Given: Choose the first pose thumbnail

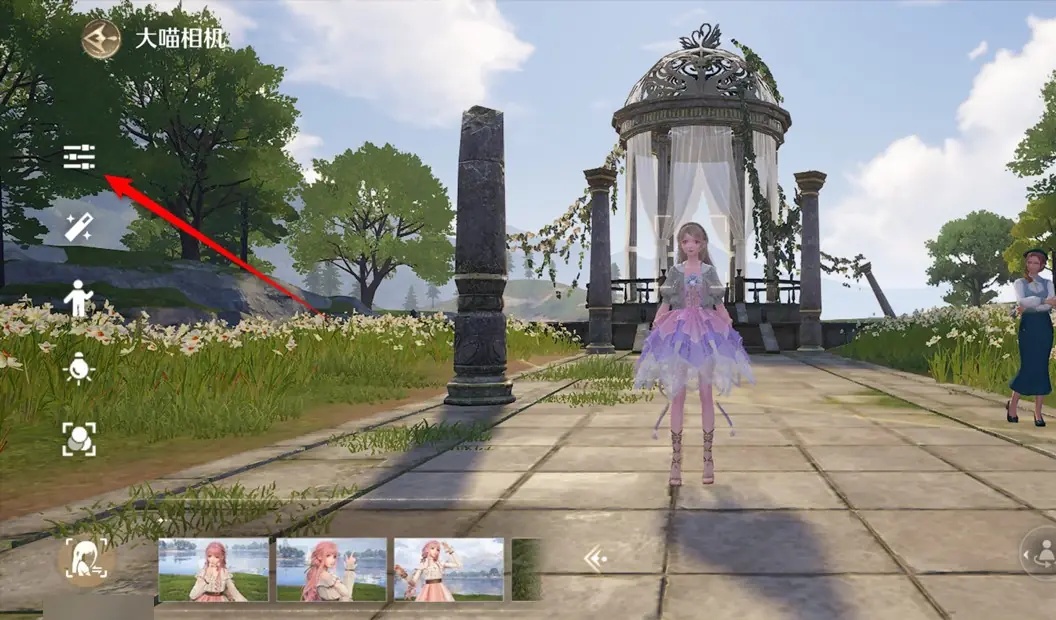Looking at the screenshot, I should (x=213, y=570).
